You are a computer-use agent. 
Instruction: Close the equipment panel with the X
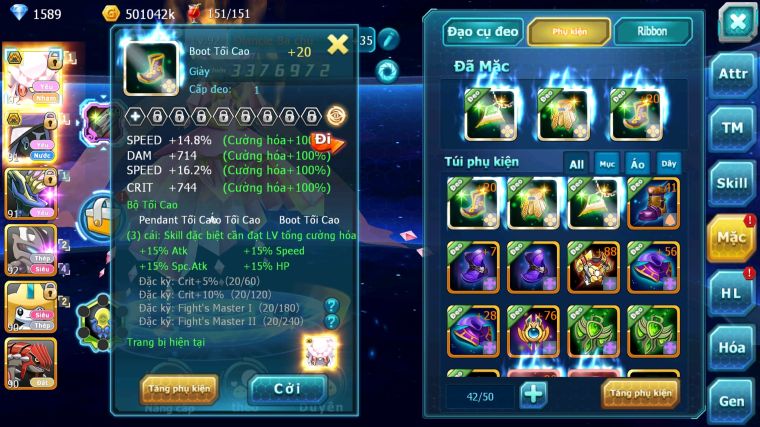click(737, 21)
